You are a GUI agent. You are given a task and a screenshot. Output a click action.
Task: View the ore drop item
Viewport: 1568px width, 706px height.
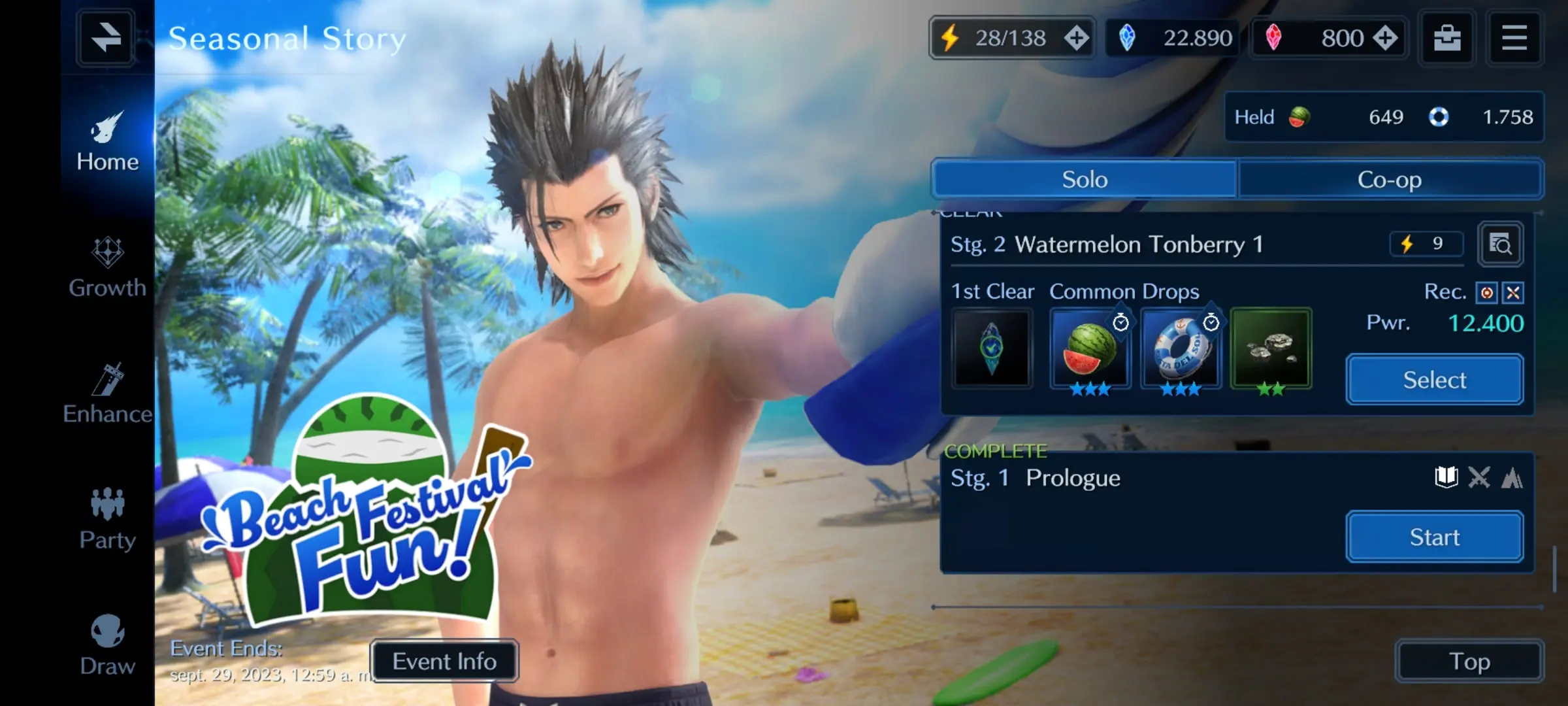(1271, 350)
